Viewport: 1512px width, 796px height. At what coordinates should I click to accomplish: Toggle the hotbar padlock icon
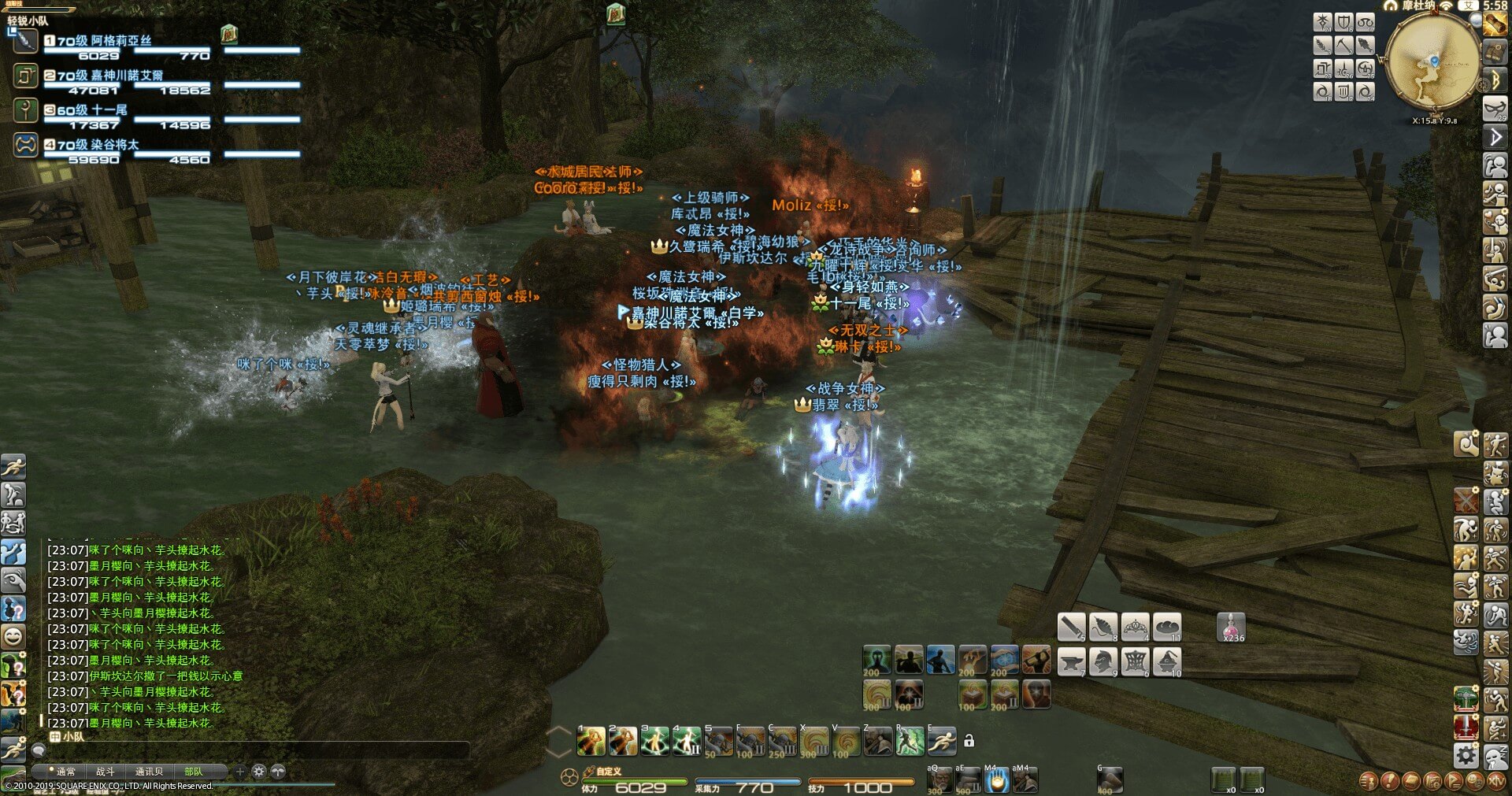pyautogui.click(x=969, y=741)
